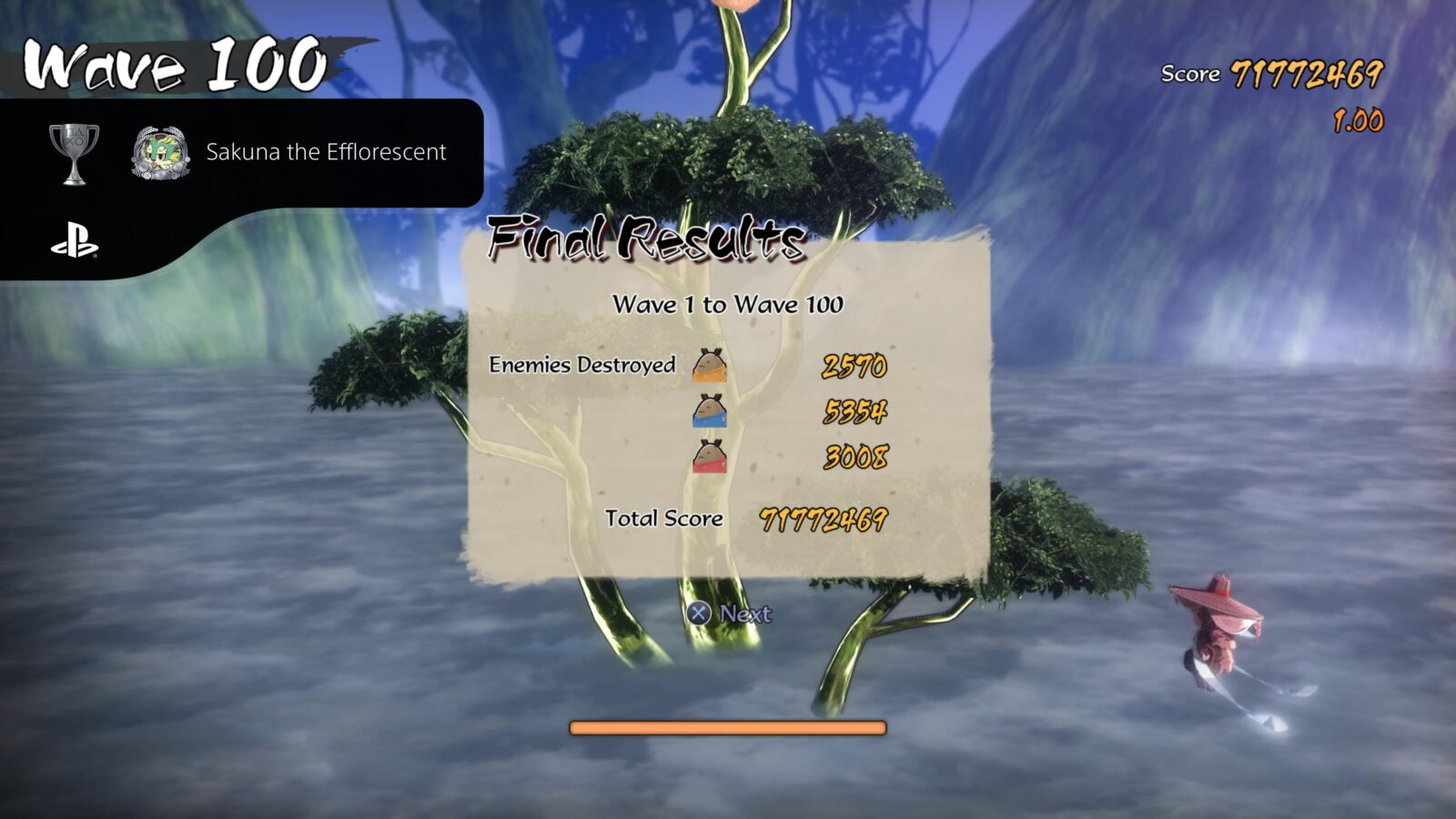This screenshot has width=1456, height=819.
Task: Click the orange progress bar at the bottom
Action: click(x=728, y=726)
